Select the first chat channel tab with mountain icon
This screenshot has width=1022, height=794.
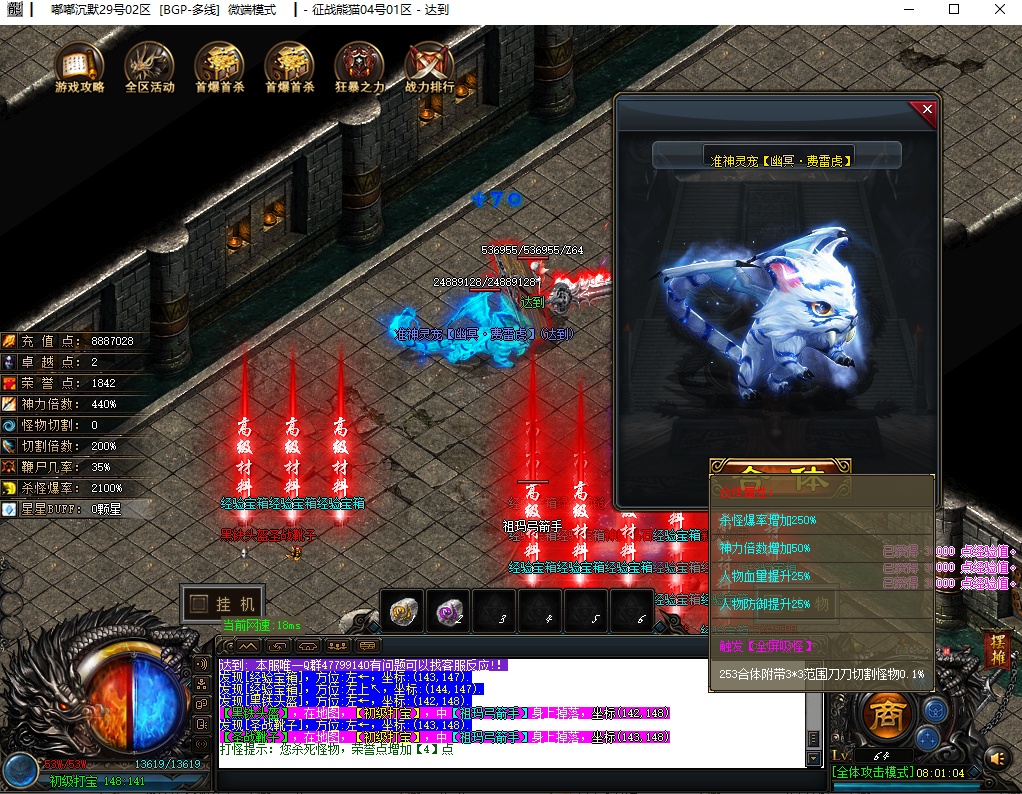click(x=242, y=646)
